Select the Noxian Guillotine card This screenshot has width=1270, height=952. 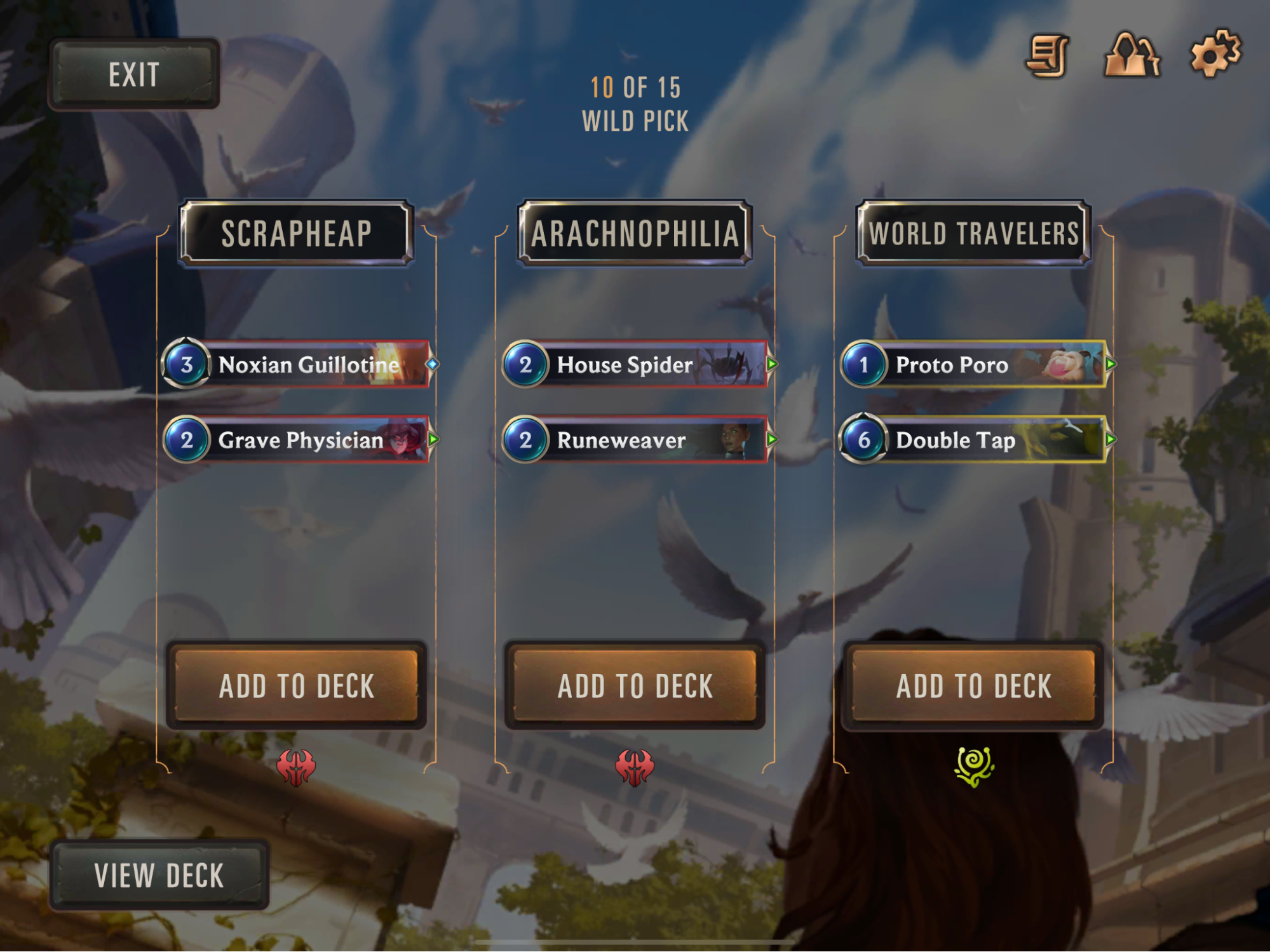pyautogui.click(x=297, y=365)
